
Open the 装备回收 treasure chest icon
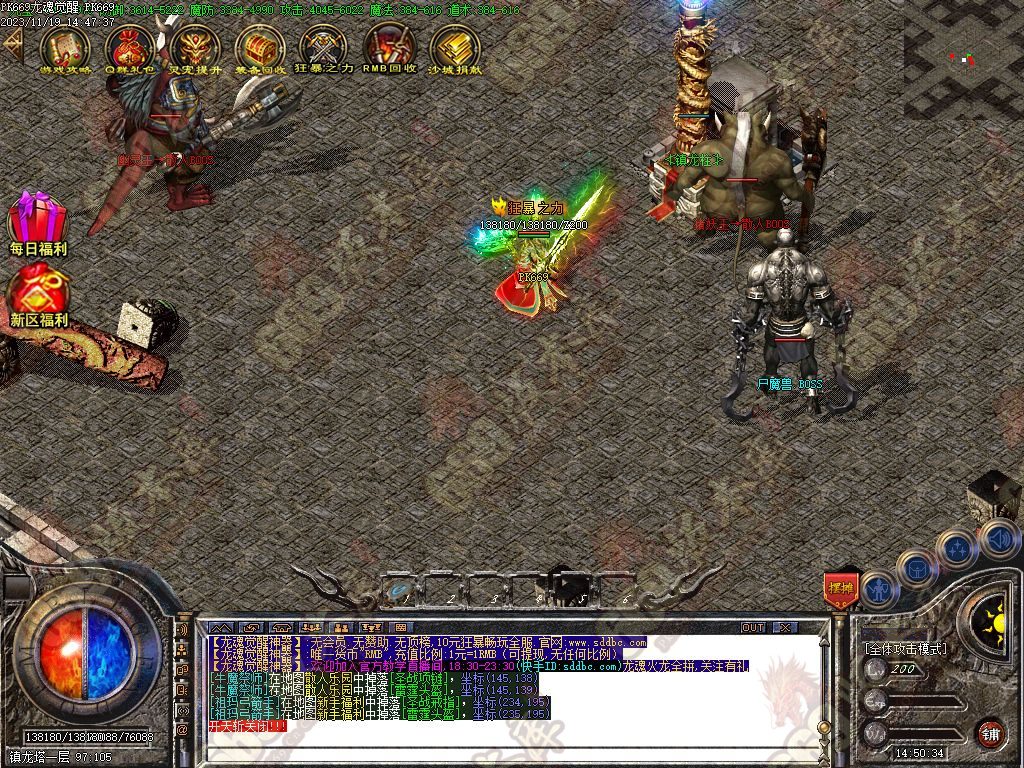(260, 46)
